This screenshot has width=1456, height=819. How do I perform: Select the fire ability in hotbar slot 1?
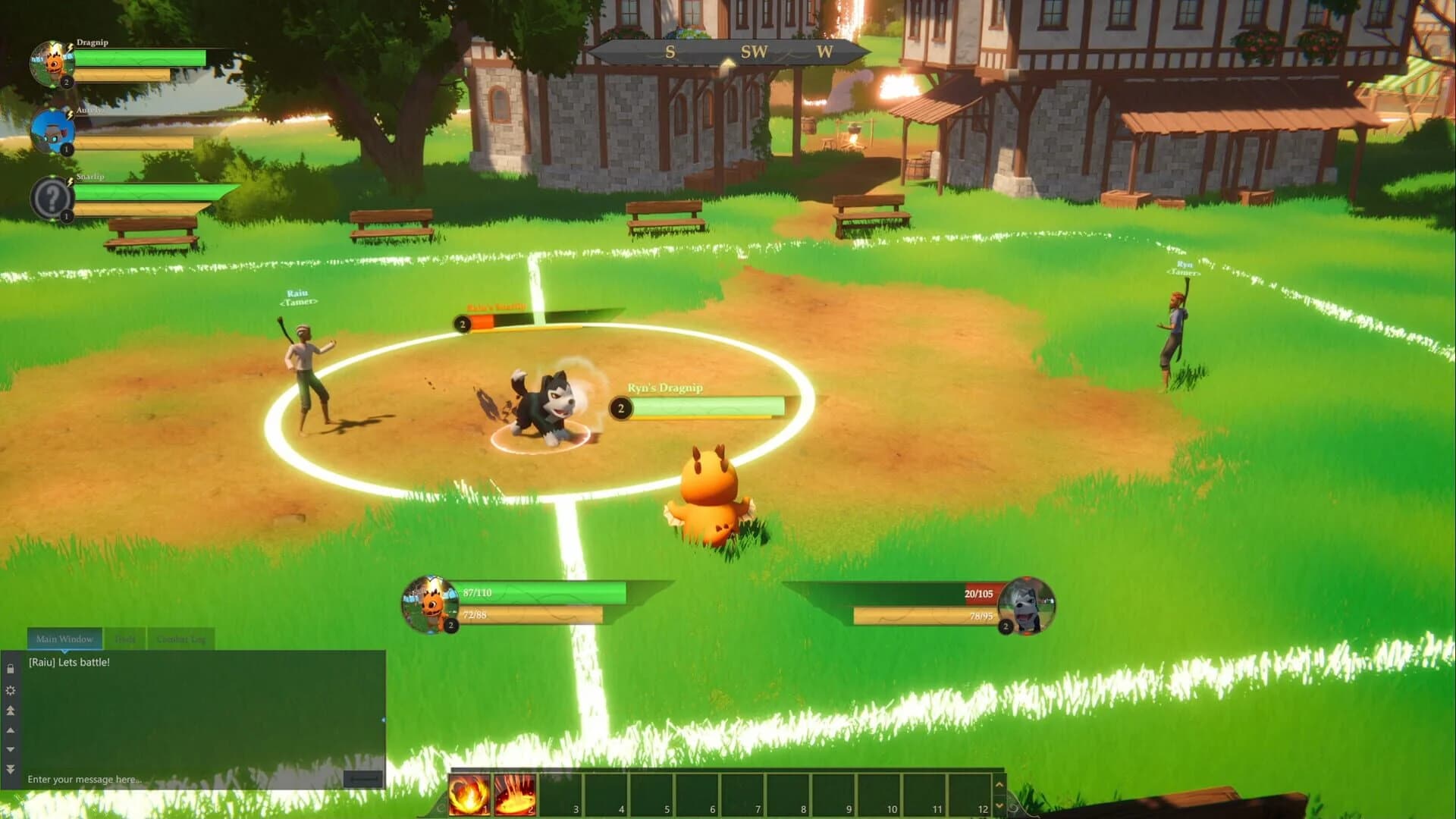[469, 795]
